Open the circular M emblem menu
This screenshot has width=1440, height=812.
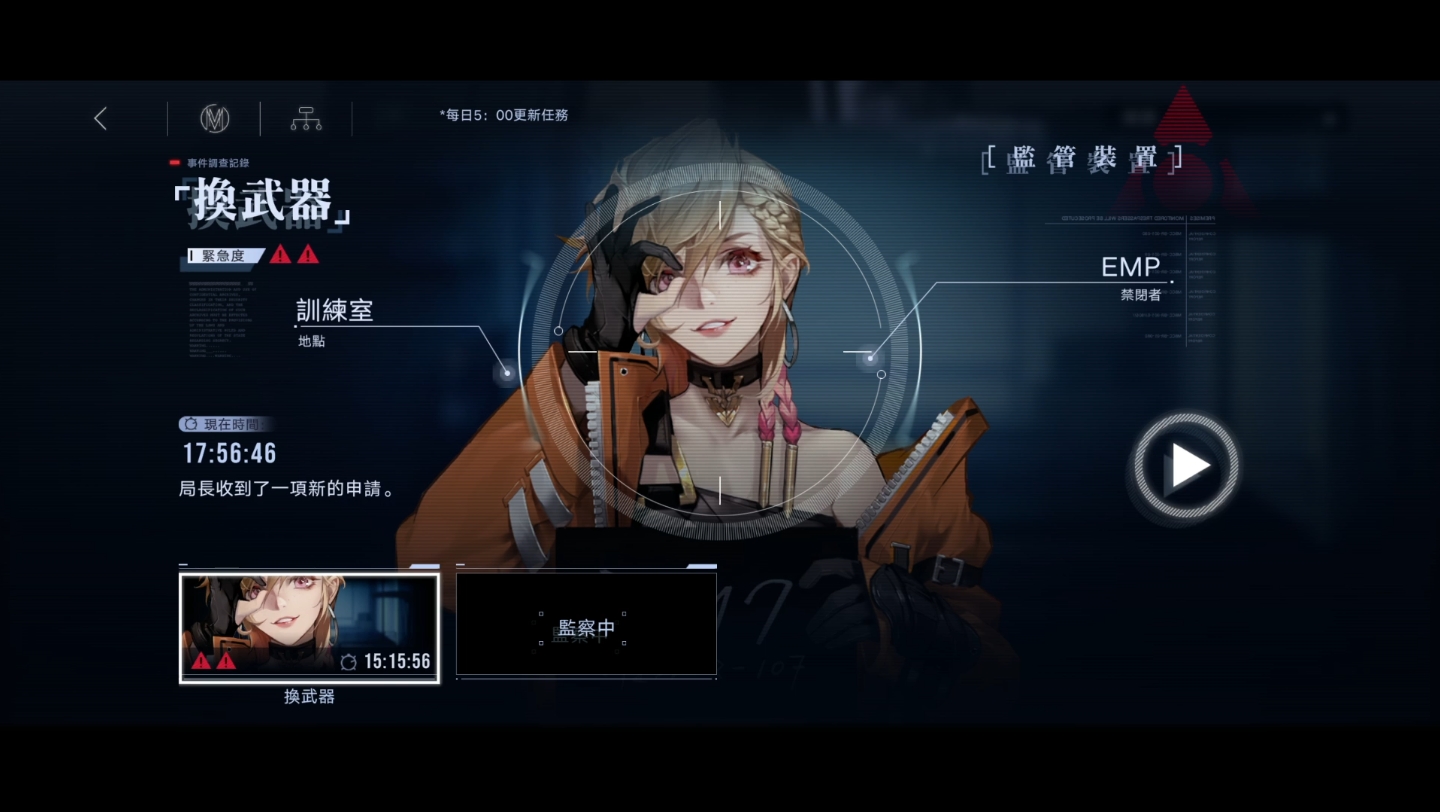216,118
